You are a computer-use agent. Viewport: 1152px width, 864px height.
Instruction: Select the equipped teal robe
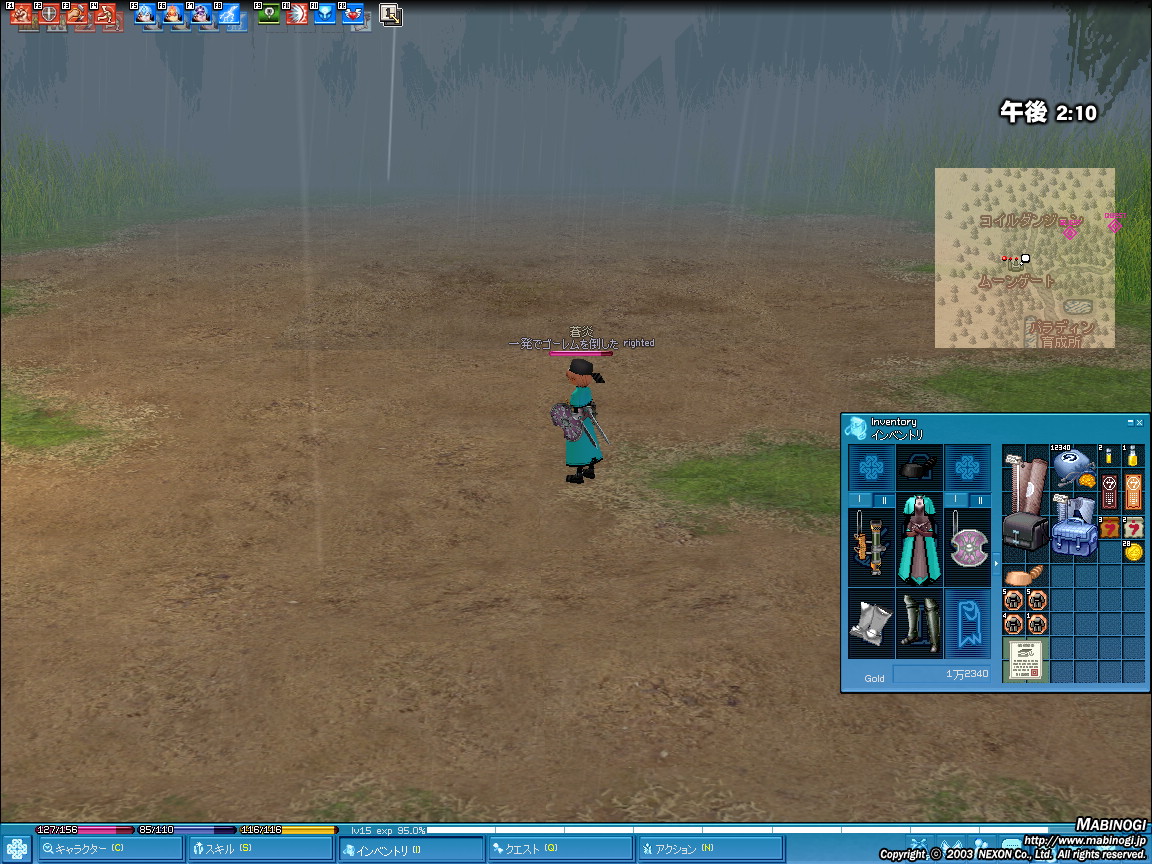coord(919,540)
